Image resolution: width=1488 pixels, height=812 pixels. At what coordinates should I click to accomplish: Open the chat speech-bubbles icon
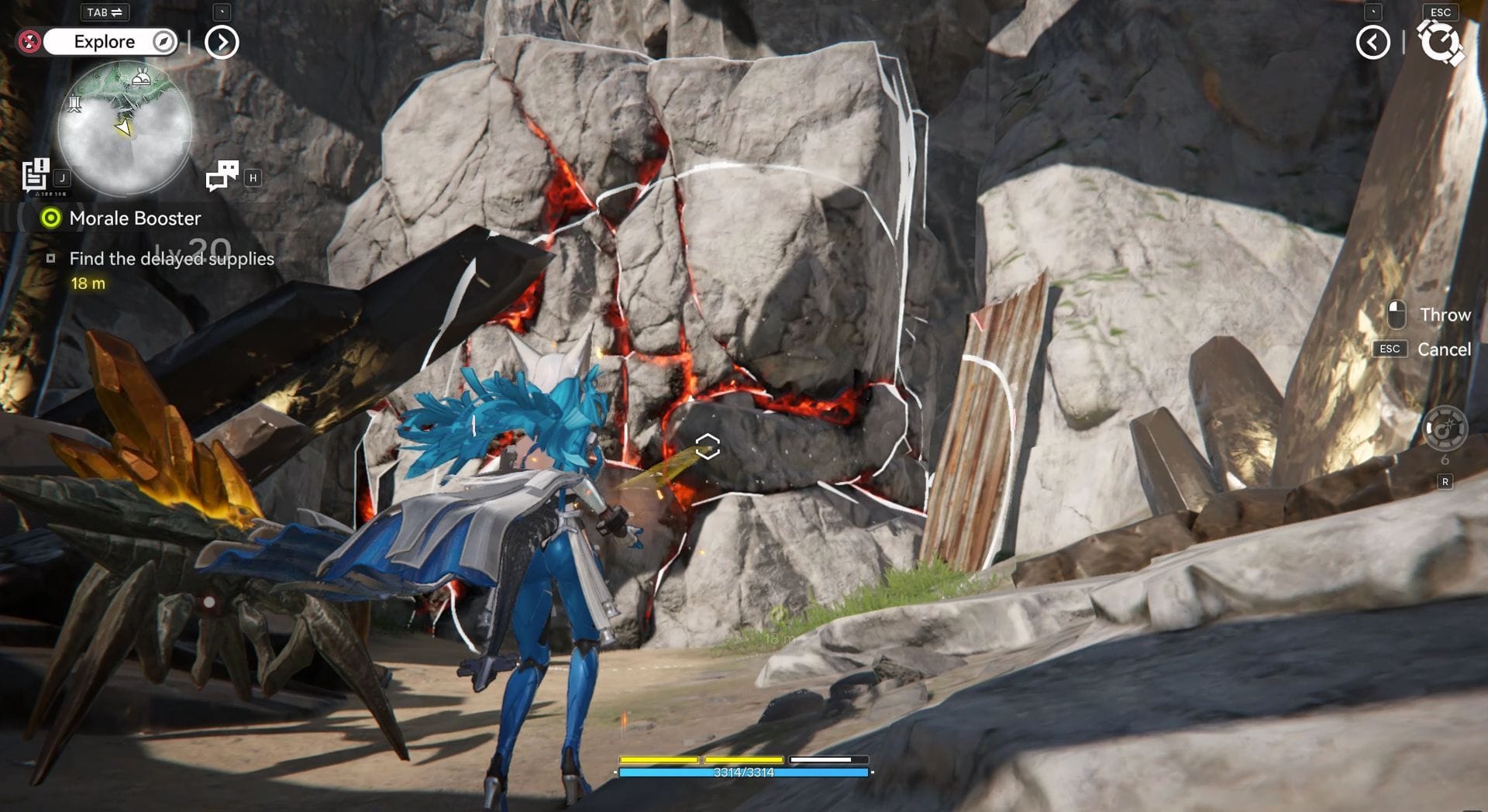(x=222, y=176)
